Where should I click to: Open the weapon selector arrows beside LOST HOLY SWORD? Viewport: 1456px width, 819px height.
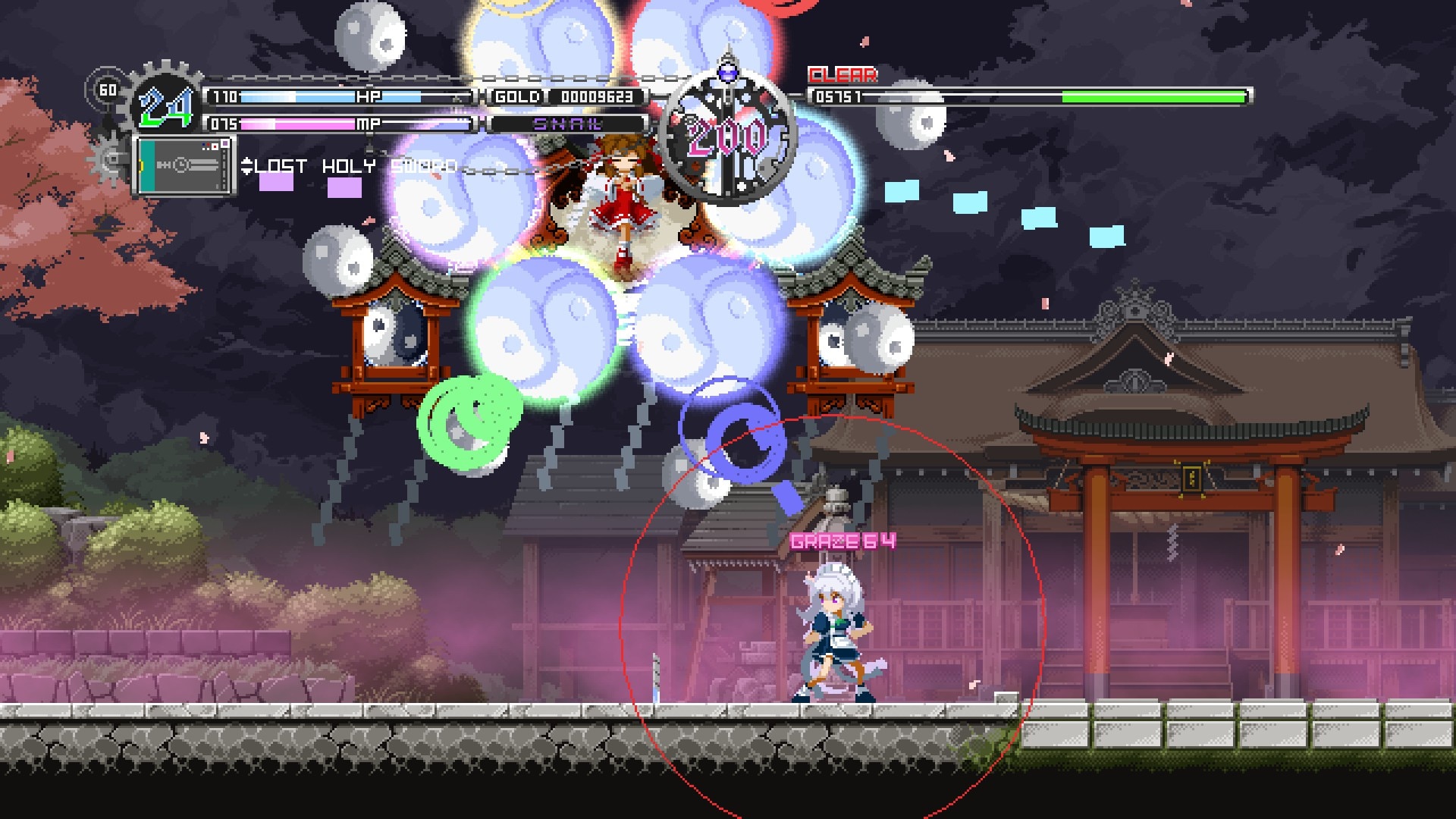[x=248, y=166]
